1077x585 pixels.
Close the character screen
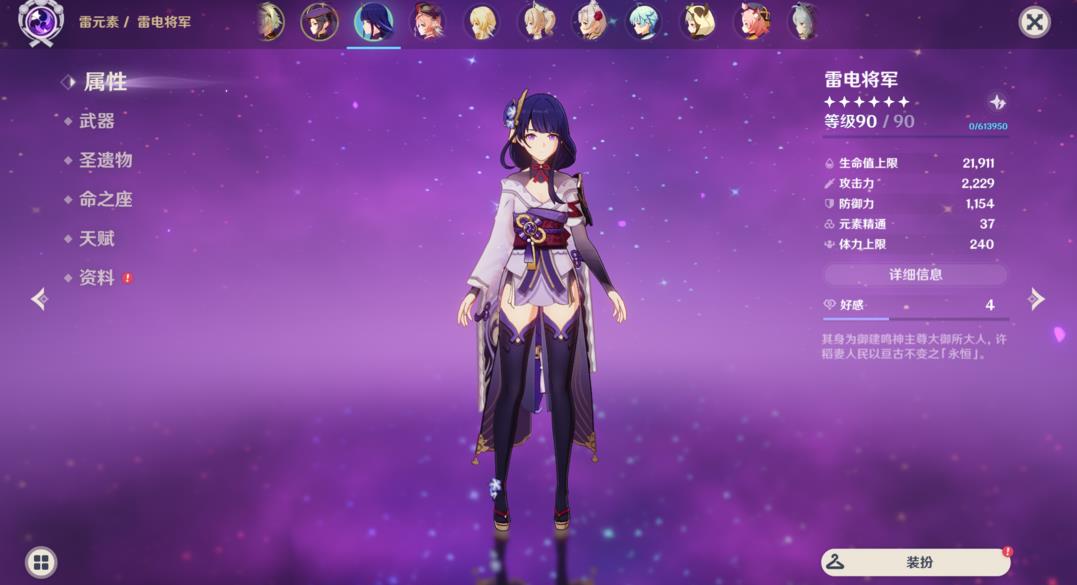[x=1034, y=22]
